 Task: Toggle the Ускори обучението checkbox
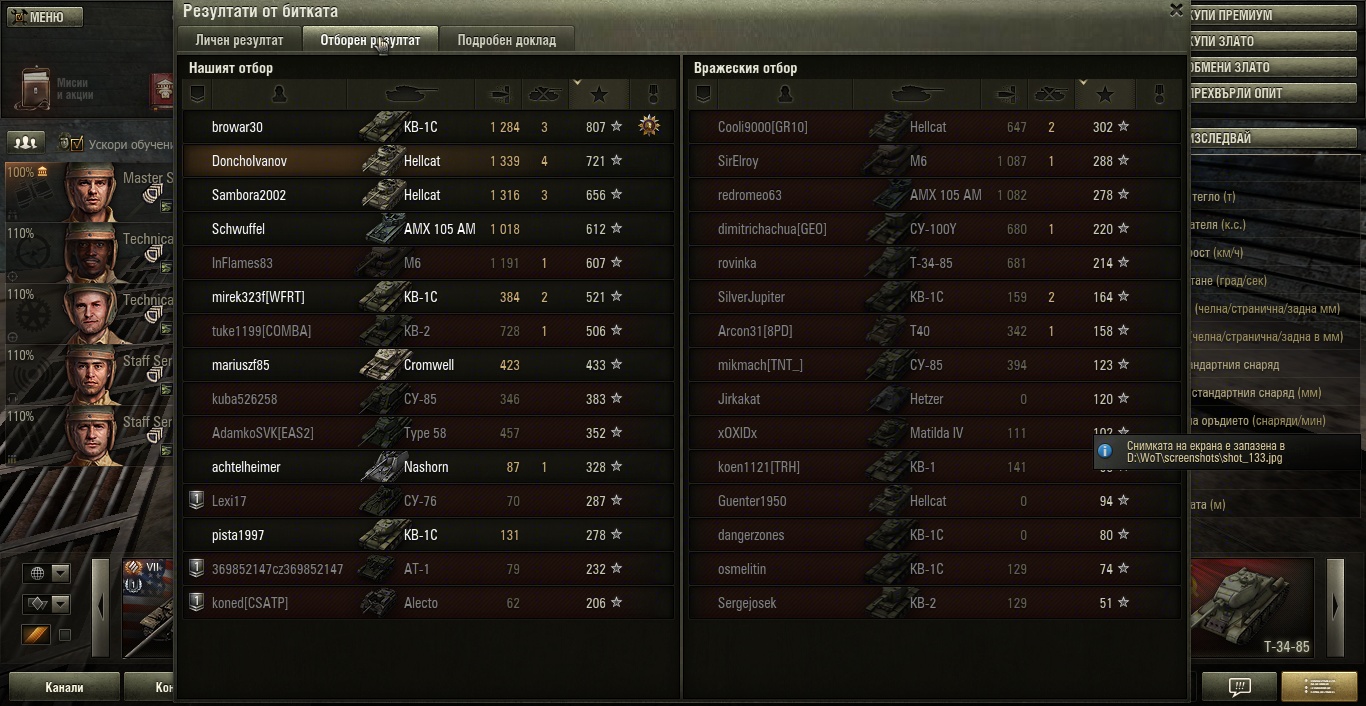coord(76,143)
